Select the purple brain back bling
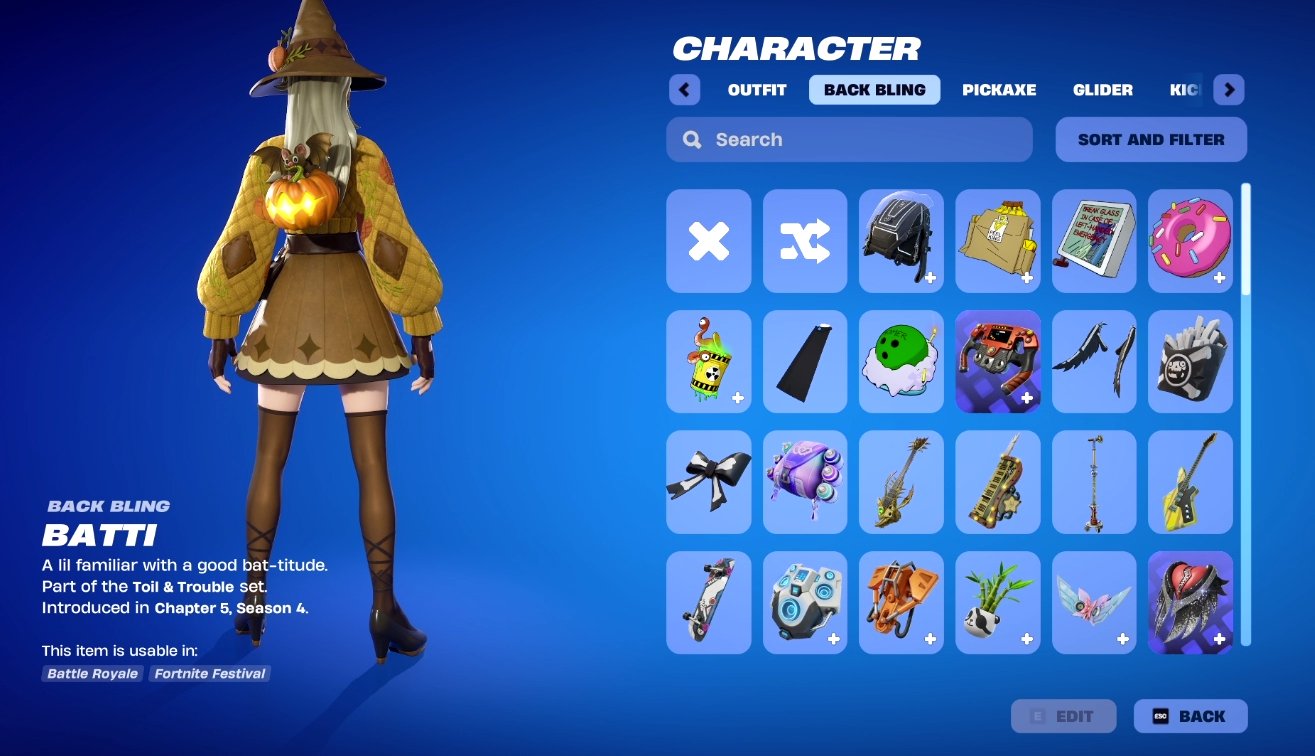The height and width of the screenshot is (756, 1315). pos(804,482)
